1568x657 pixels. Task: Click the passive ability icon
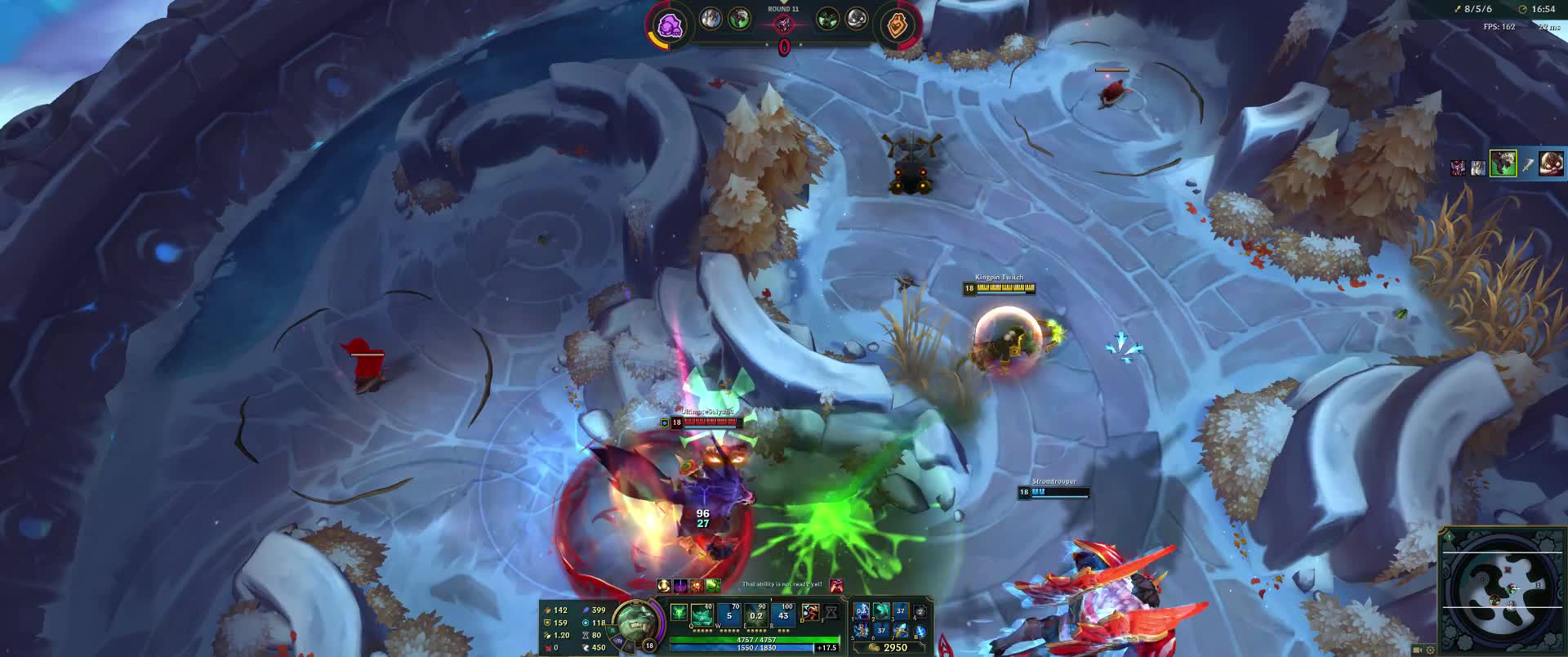(x=679, y=612)
